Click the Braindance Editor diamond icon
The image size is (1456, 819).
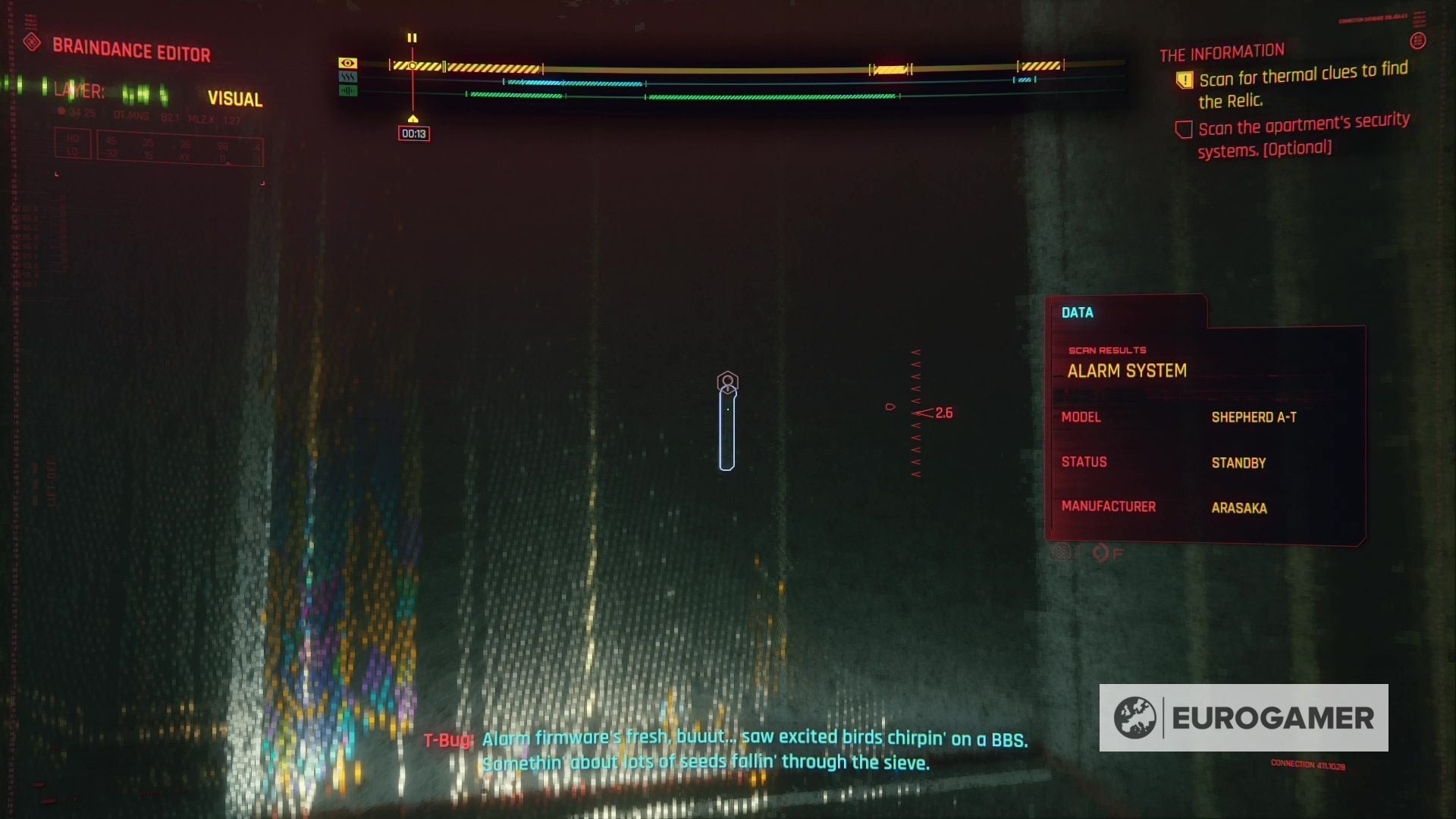tap(32, 43)
